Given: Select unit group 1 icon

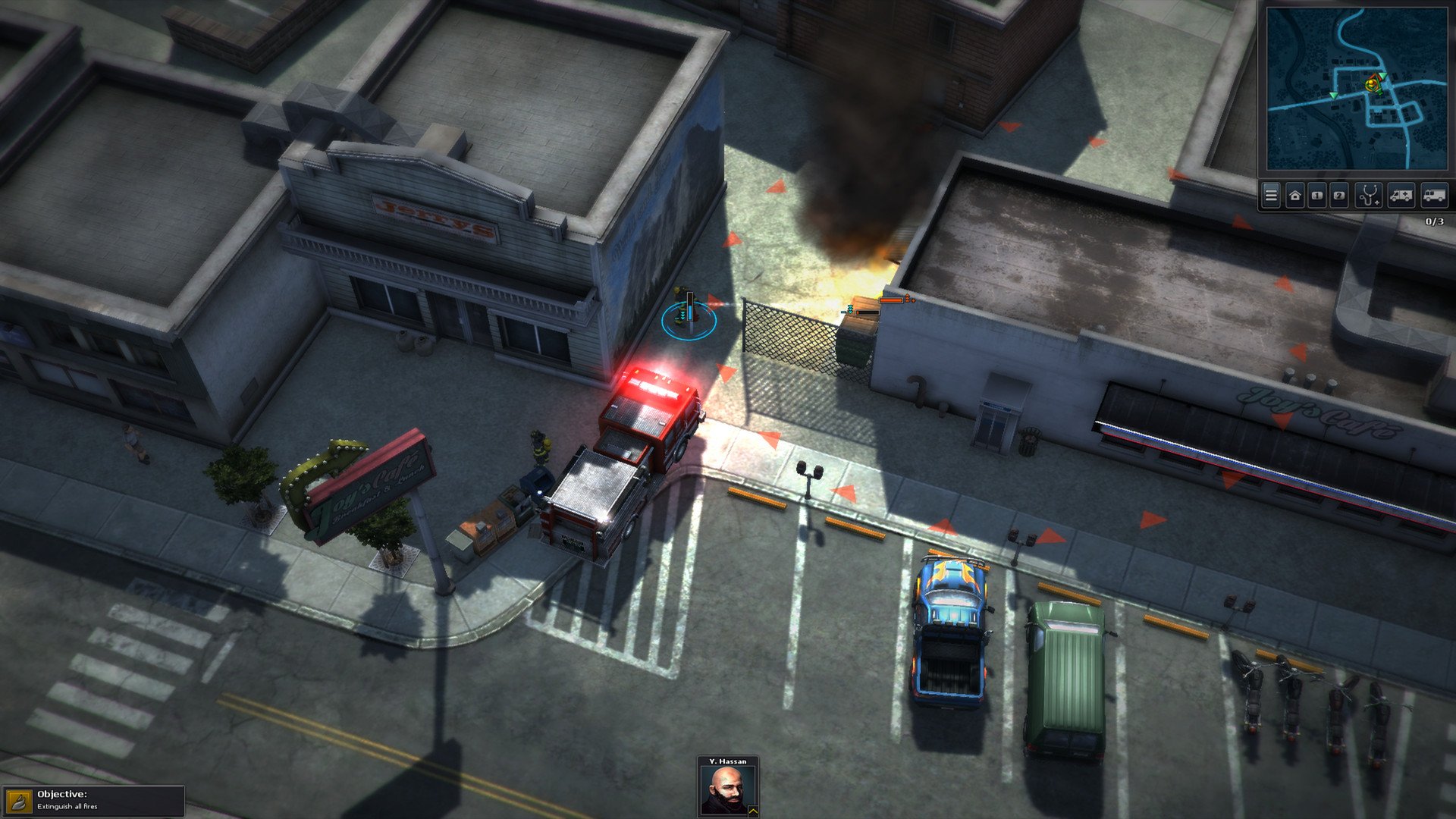Looking at the screenshot, I should tap(1316, 196).
